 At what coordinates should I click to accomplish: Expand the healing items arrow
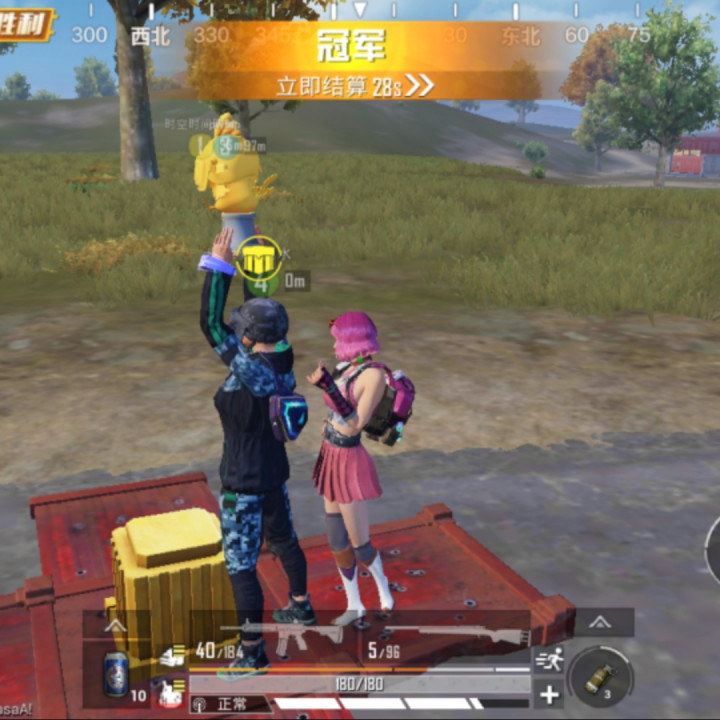116,625
